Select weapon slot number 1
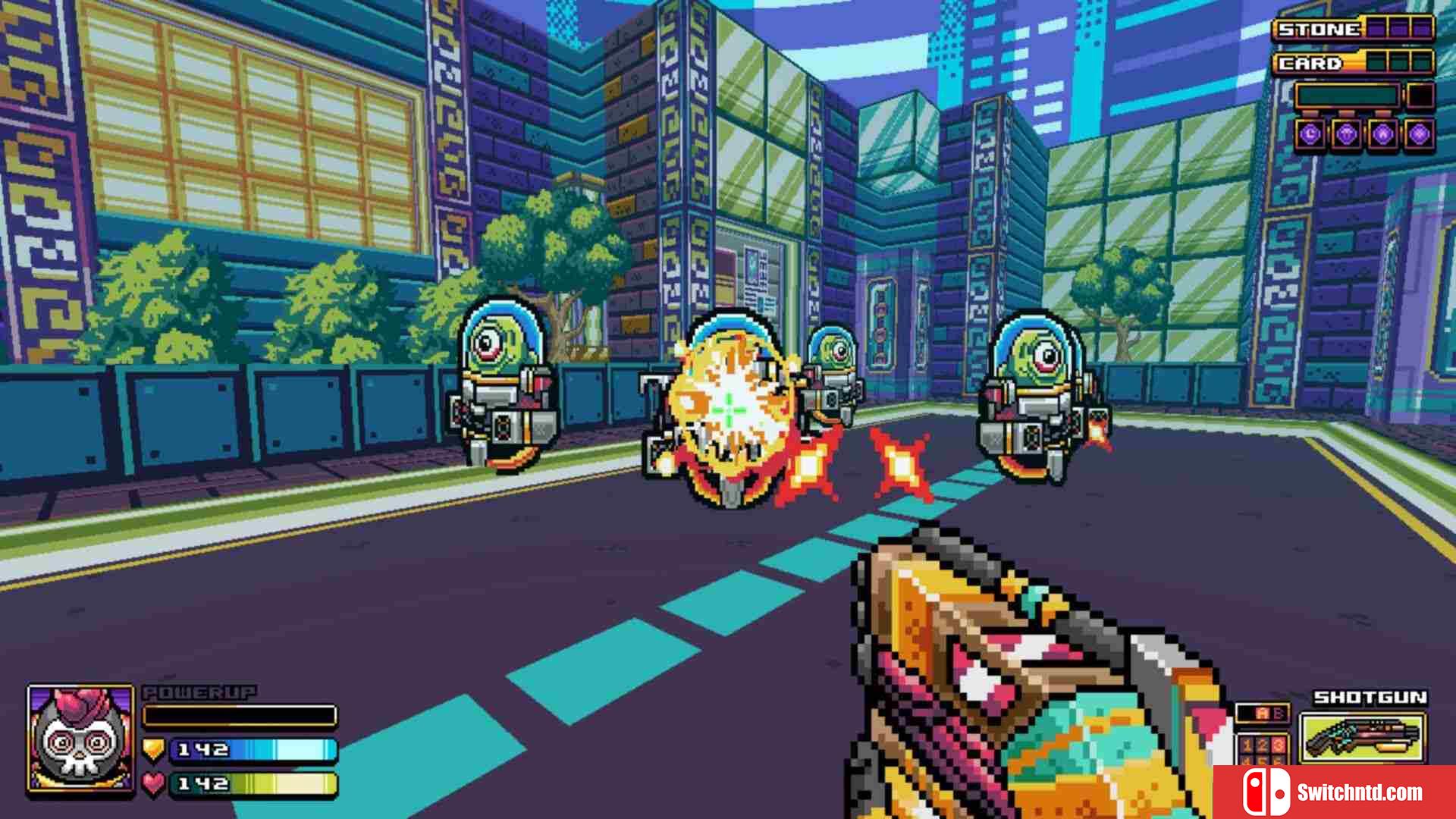 point(1247,745)
